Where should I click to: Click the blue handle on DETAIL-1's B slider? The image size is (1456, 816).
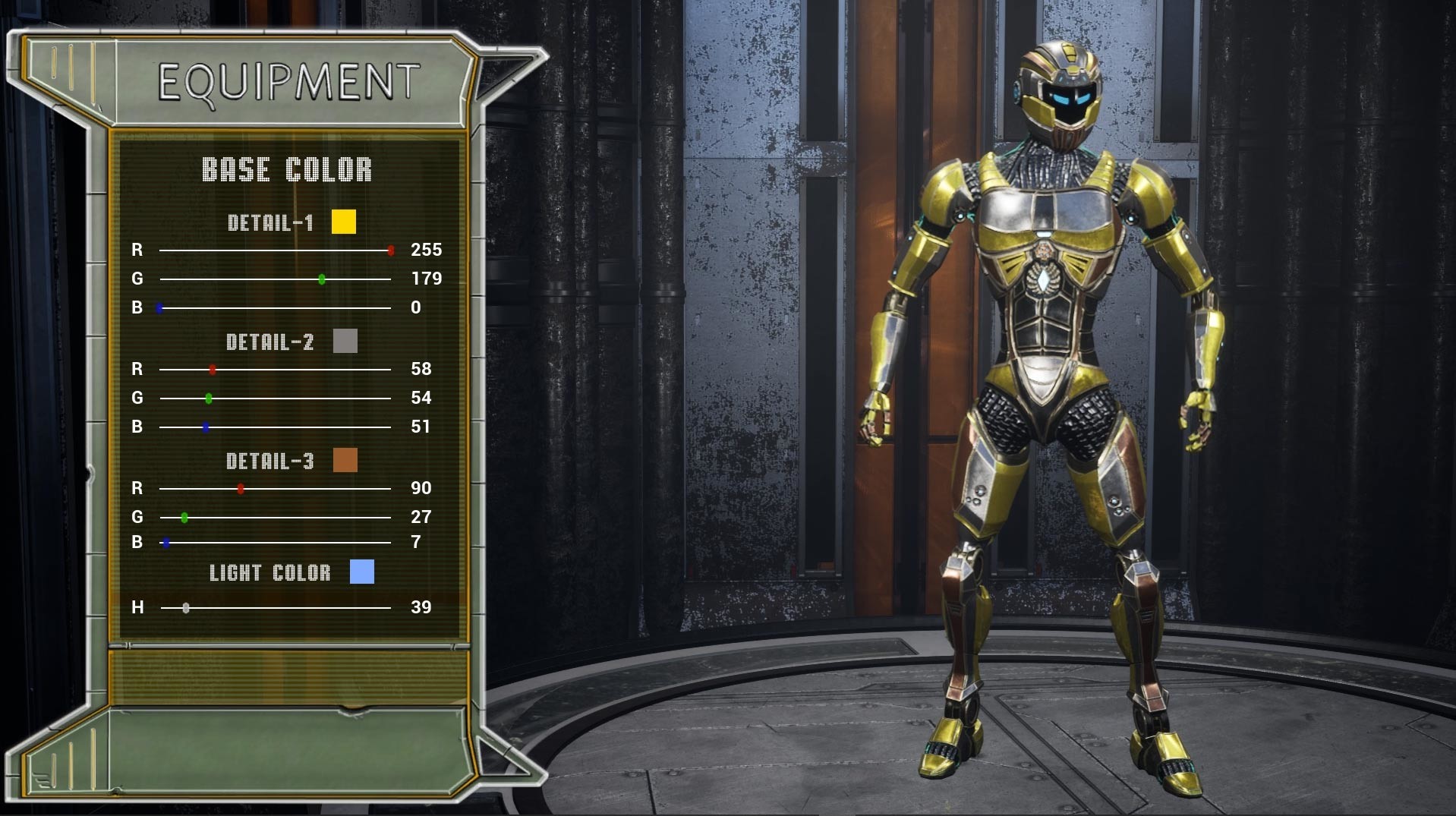click(x=159, y=307)
